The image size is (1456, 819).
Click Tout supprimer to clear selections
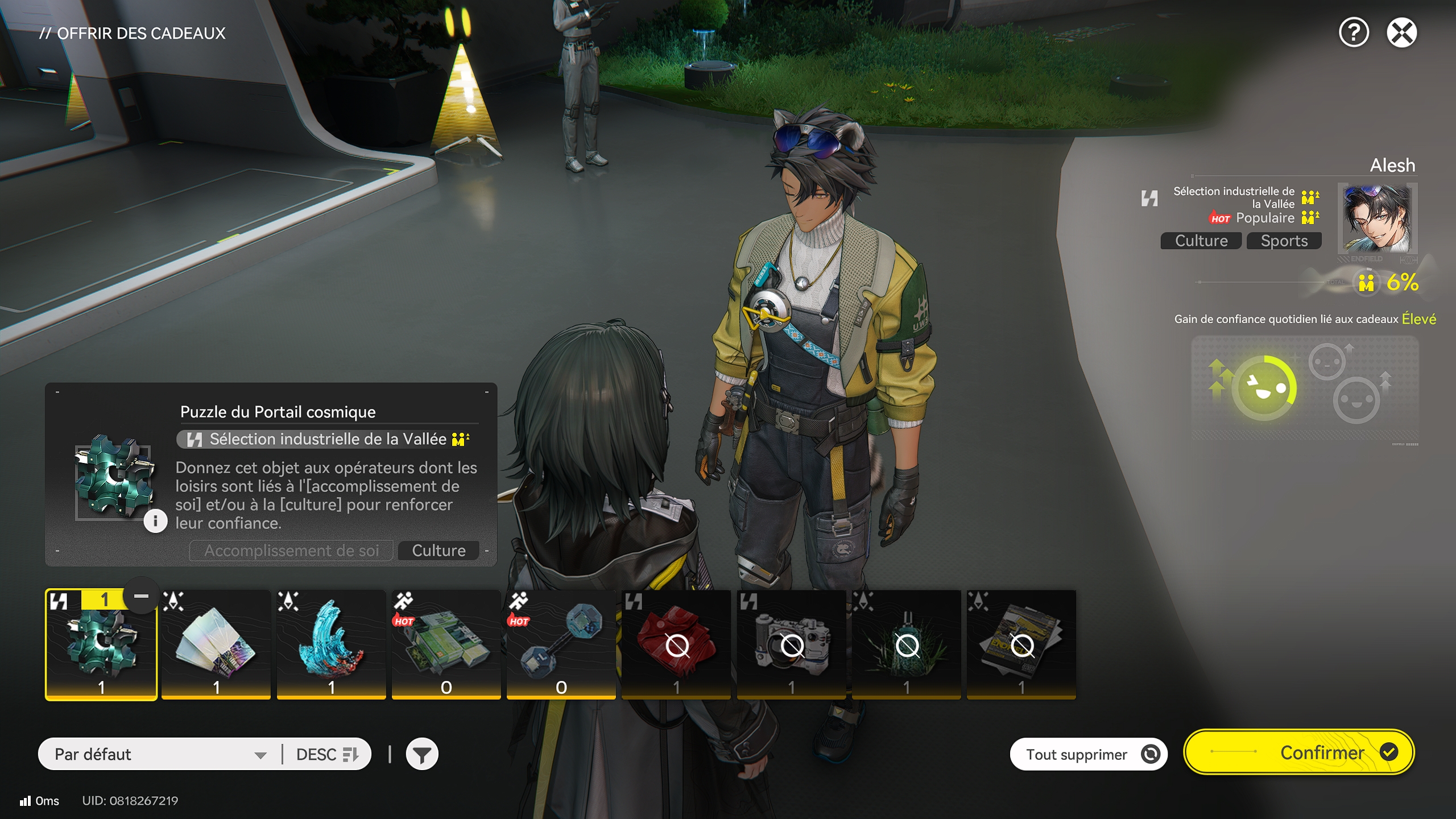[x=1089, y=753]
